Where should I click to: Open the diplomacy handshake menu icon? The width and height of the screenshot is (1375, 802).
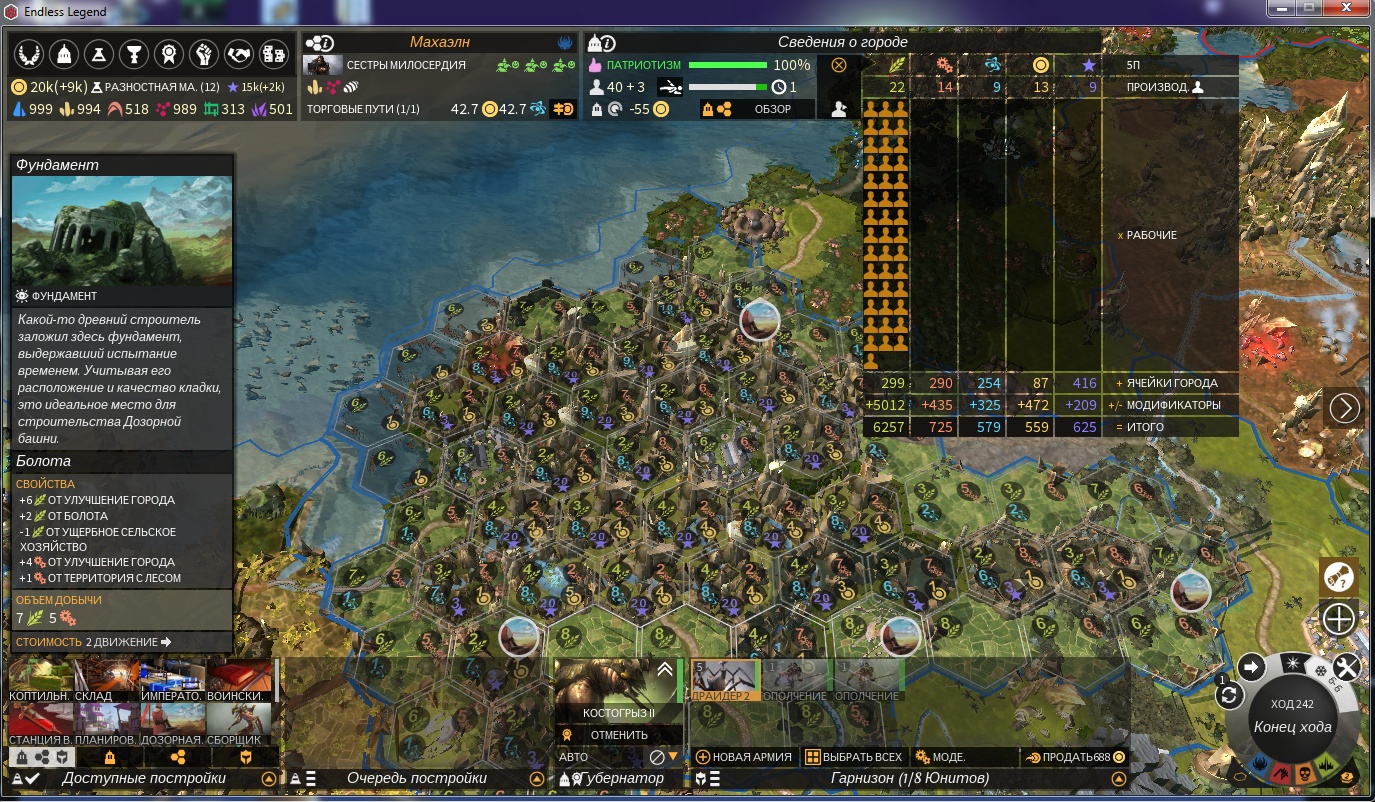tap(238, 54)
